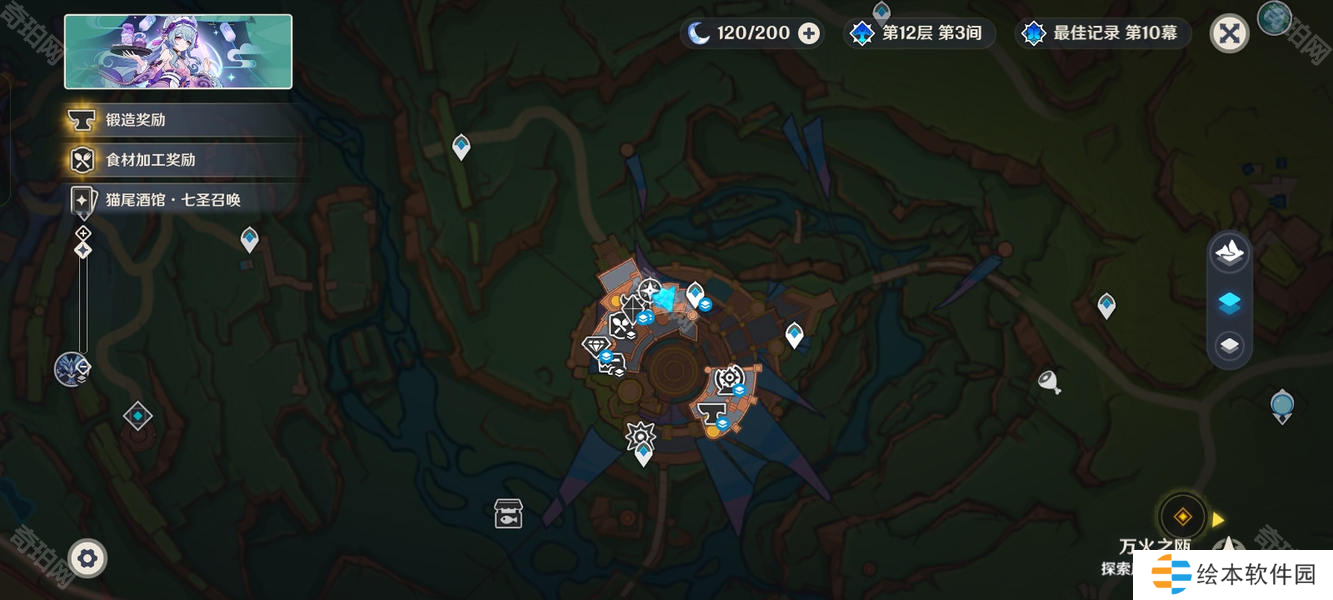Zoom in with the map zoom plus button
This screenshot has width=1333, height=600.
click(83, 232)
